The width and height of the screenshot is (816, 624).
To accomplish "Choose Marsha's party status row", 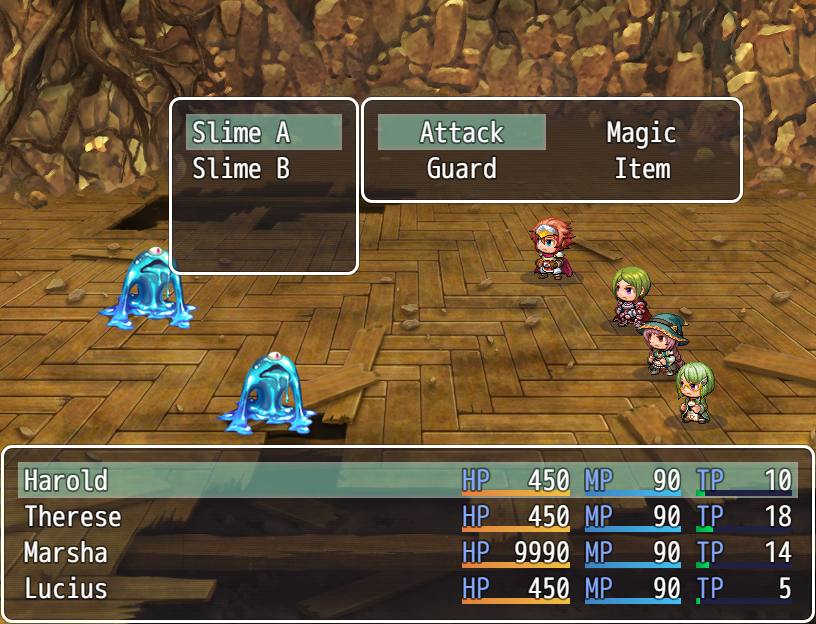I will click(x=407, y=553).
